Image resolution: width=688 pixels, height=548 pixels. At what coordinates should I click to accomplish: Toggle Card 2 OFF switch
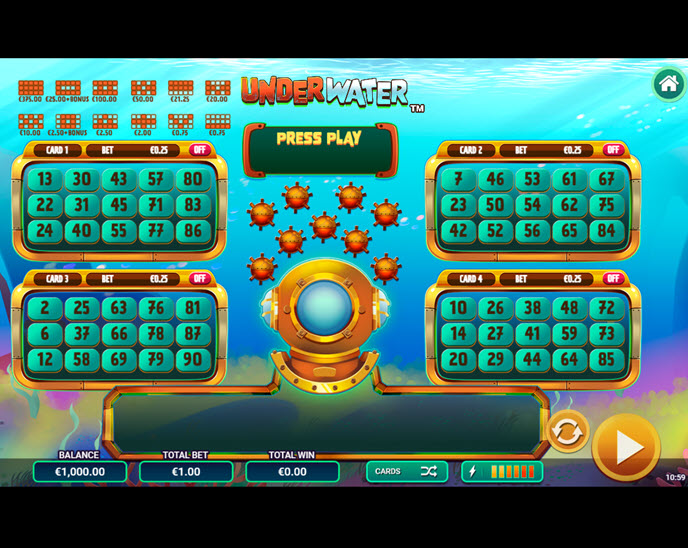pos(613,150)
